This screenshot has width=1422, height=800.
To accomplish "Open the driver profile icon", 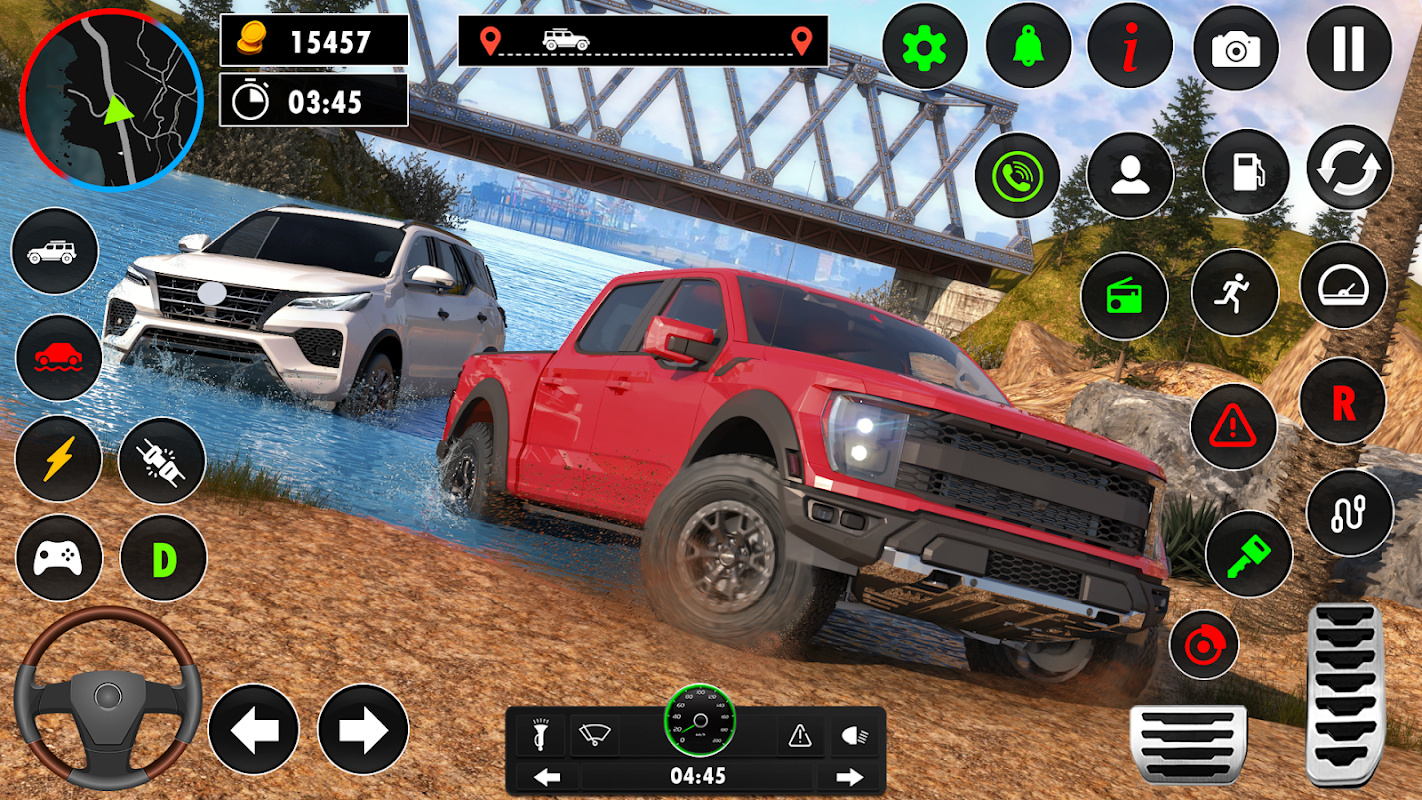I will click(1130, 175).
